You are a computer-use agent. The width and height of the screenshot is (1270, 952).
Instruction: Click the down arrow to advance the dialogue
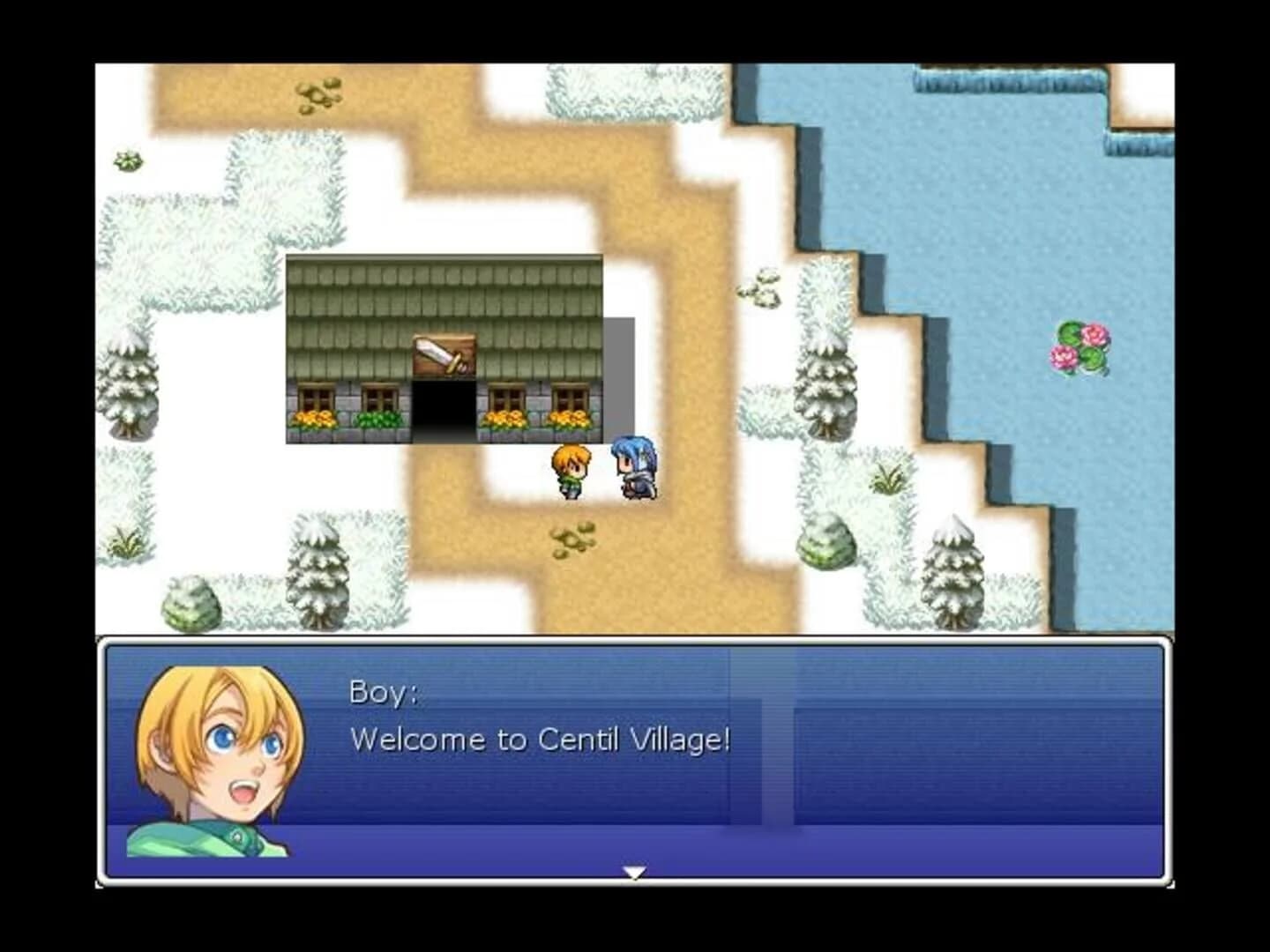pos(635,873)
